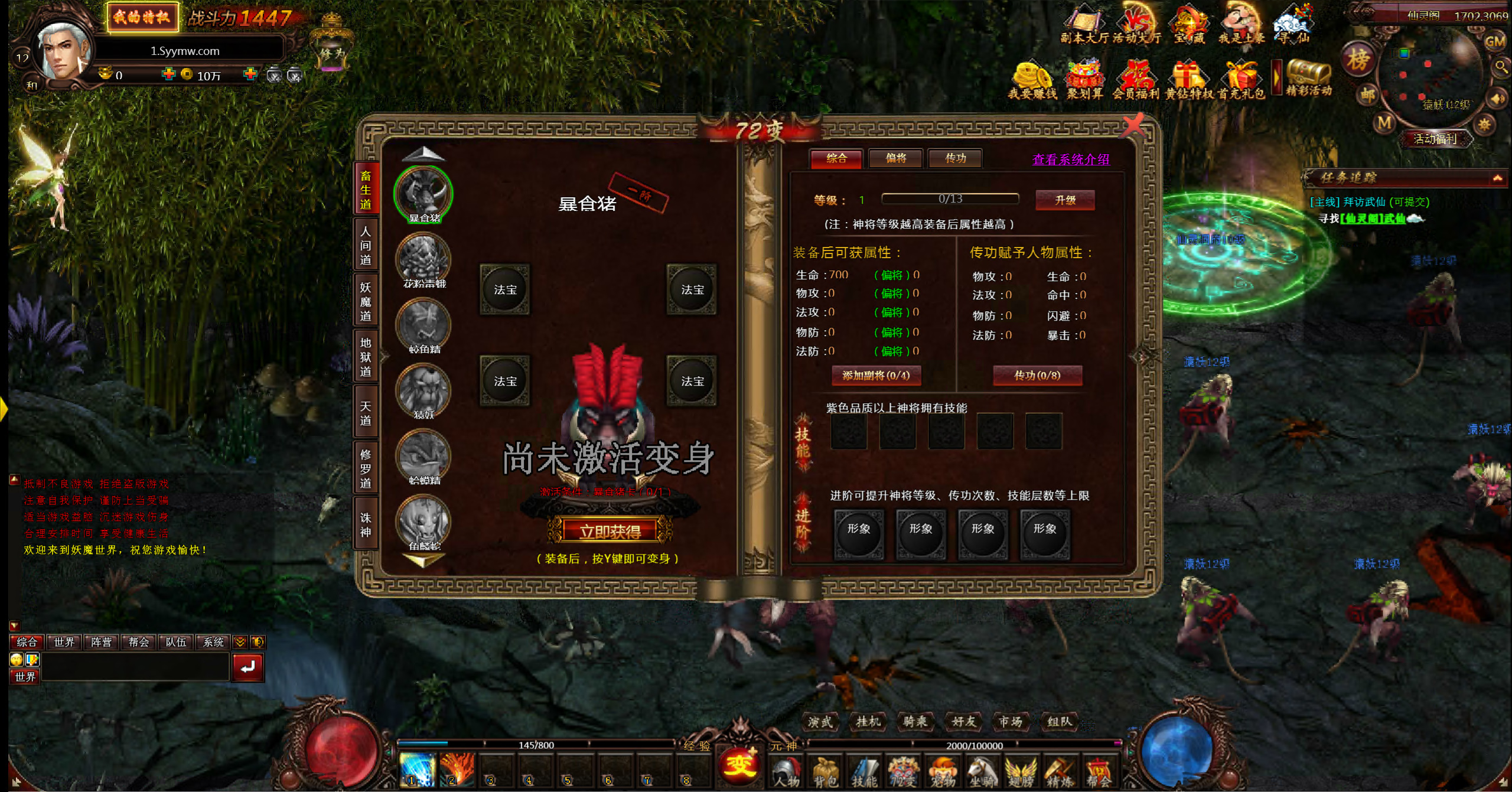Click the 立即获得 button

pyautogui.click(x=610, y=532)
